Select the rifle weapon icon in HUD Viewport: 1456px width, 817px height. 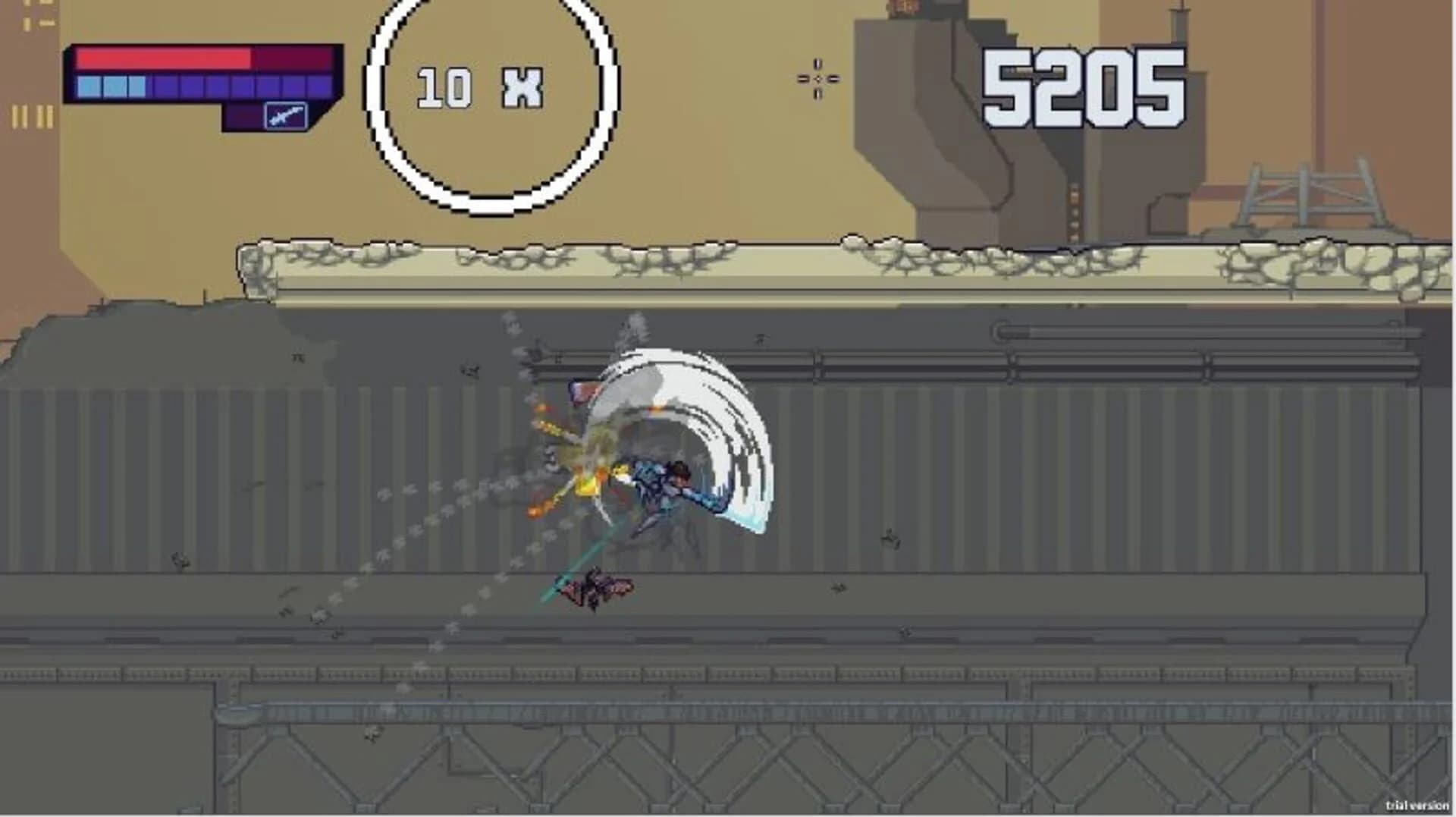click(x=286, y=115)
